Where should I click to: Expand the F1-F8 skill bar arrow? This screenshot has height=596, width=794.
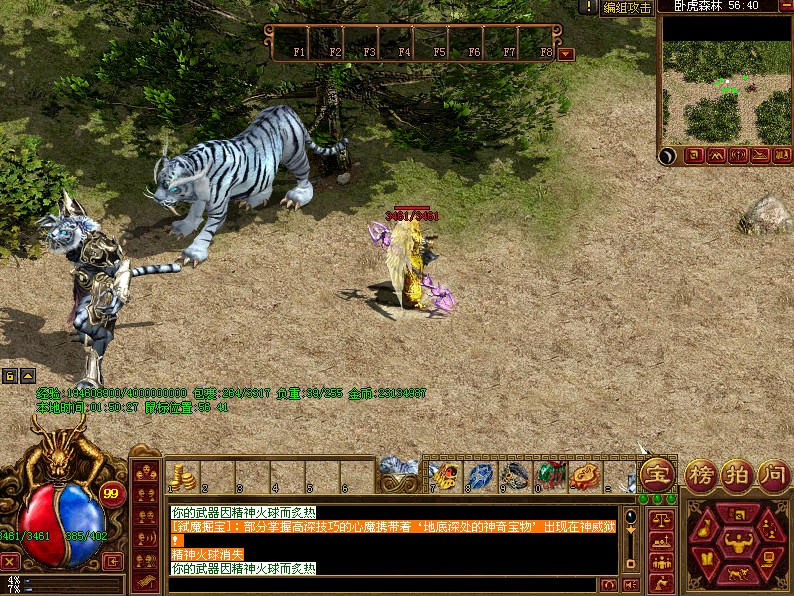point(566,53)
